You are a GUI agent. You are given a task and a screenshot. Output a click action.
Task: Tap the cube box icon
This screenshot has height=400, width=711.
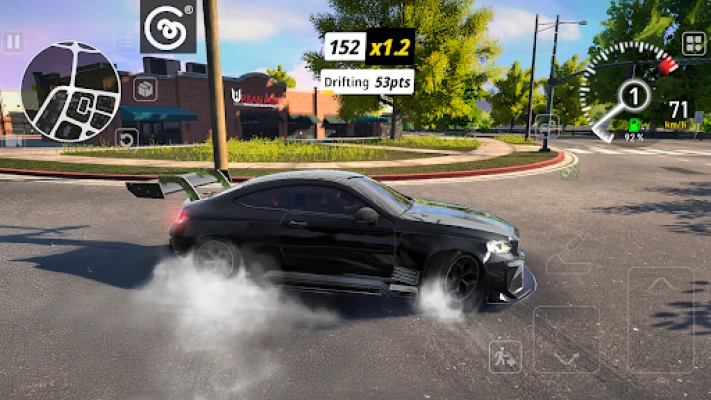click(145, 89)
